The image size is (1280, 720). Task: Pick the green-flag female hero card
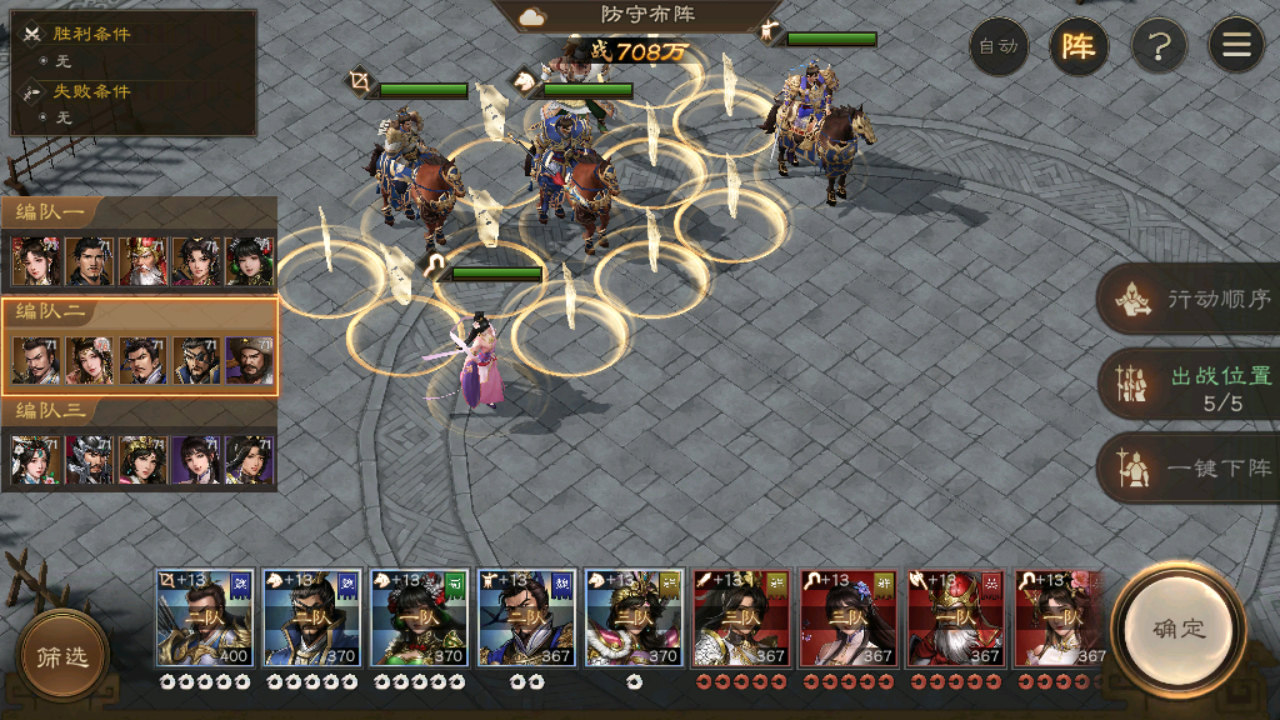coord(419,618)
